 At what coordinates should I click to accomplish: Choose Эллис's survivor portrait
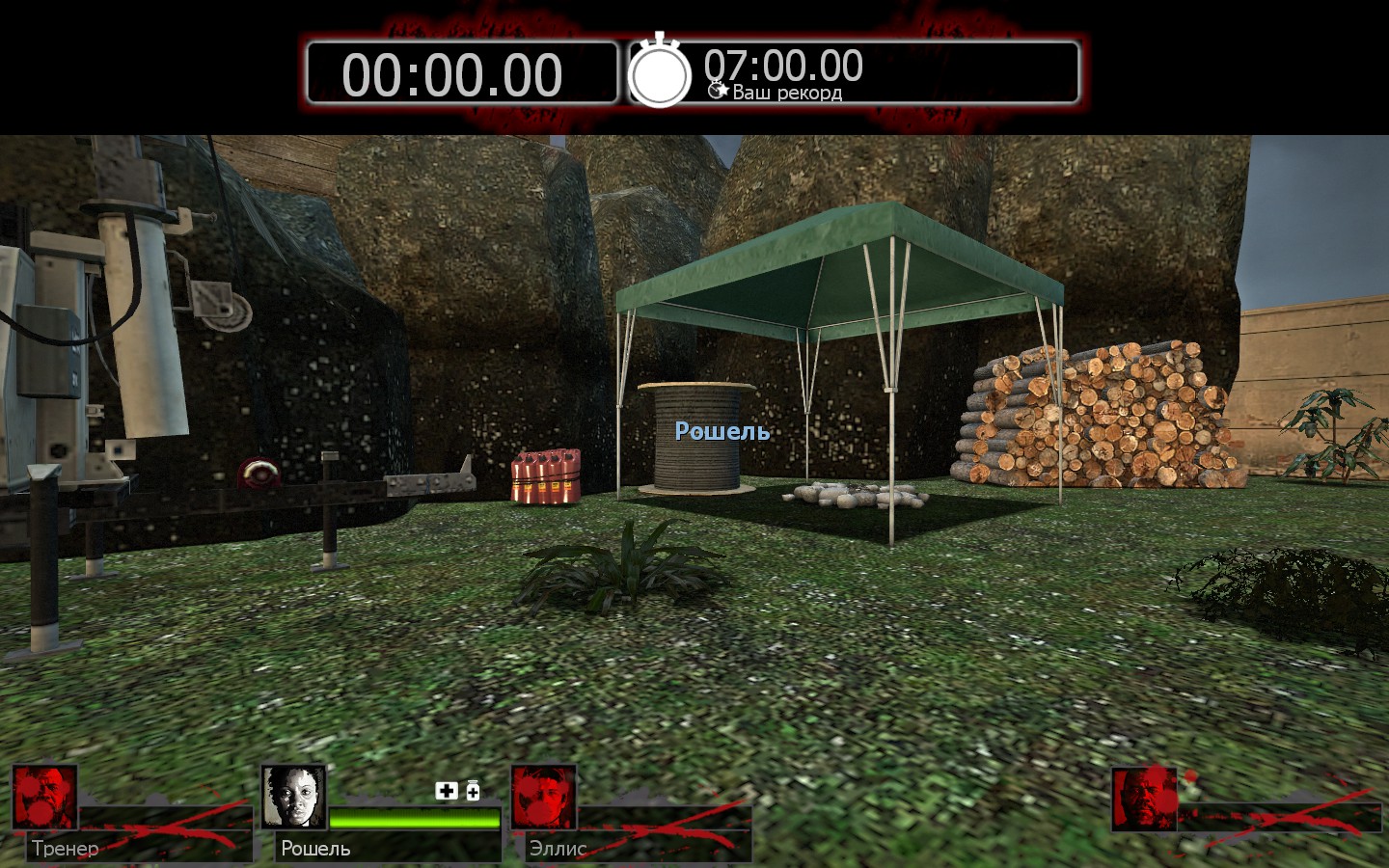tap(543, 798)
